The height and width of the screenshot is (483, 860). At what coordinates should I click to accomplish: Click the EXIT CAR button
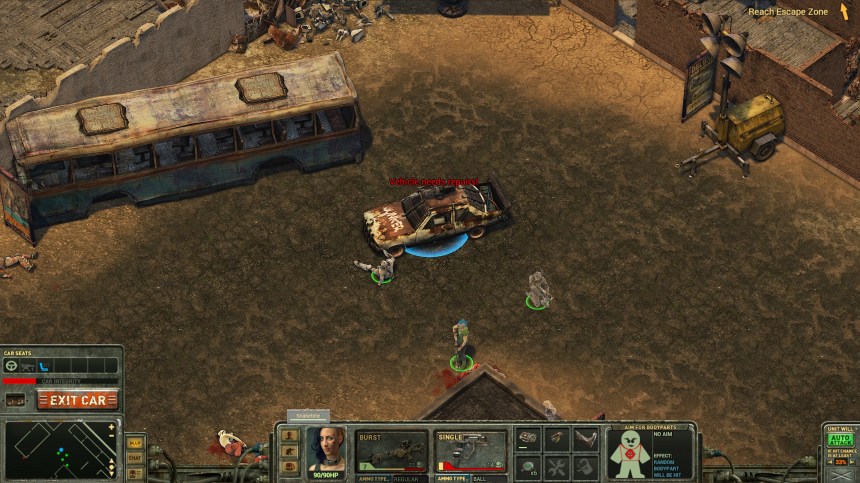click(x=78, y=400)
